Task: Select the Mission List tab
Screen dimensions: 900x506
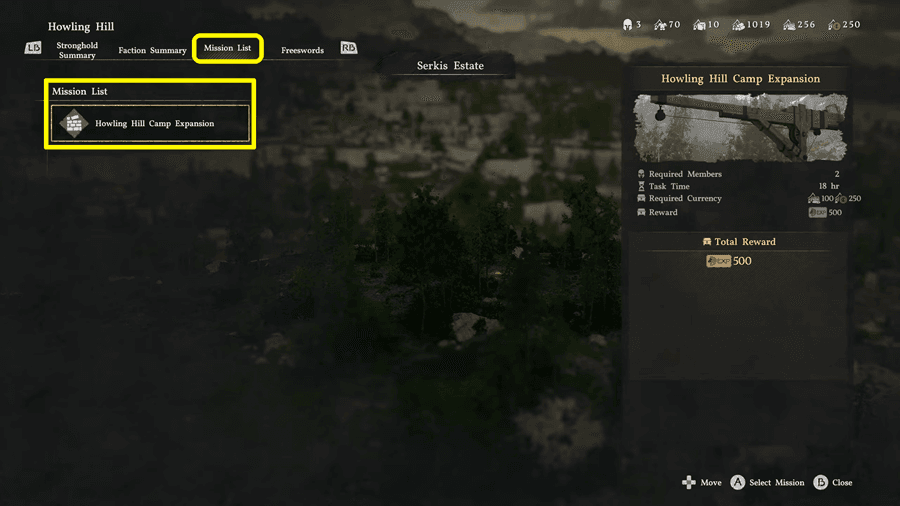Action: point(228,48)
